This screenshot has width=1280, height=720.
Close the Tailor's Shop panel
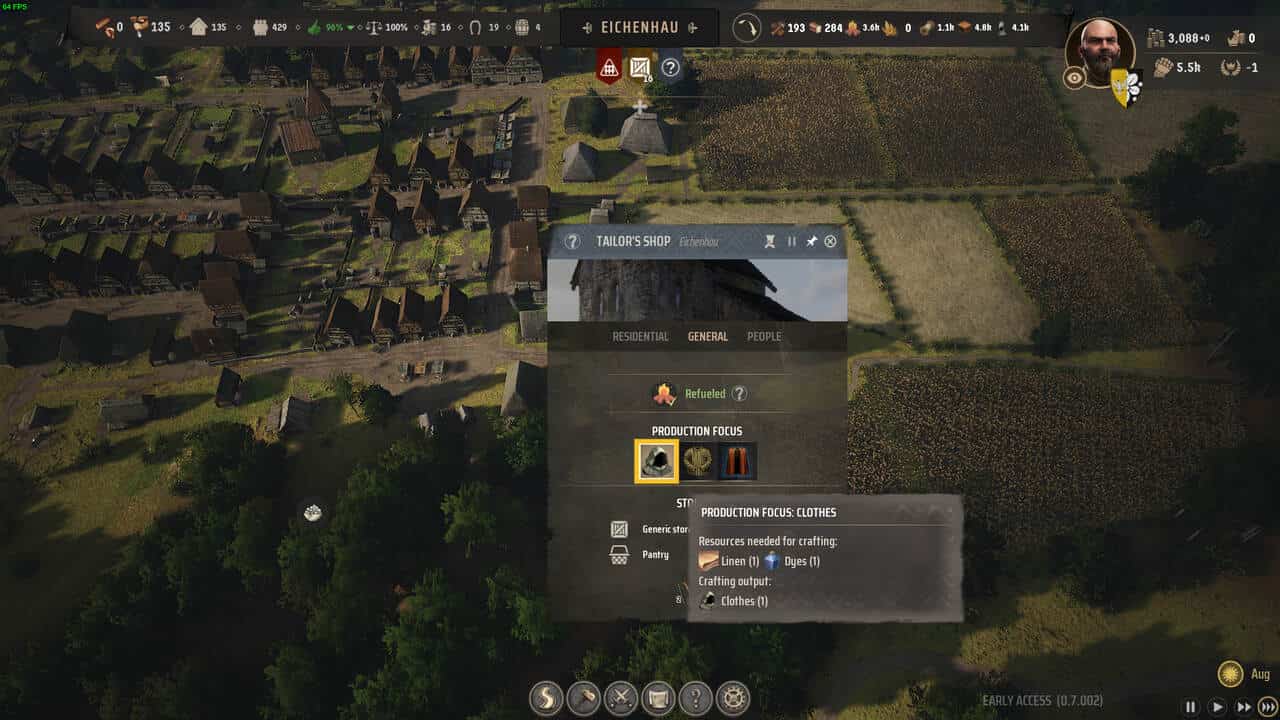[x=830, y=241]
